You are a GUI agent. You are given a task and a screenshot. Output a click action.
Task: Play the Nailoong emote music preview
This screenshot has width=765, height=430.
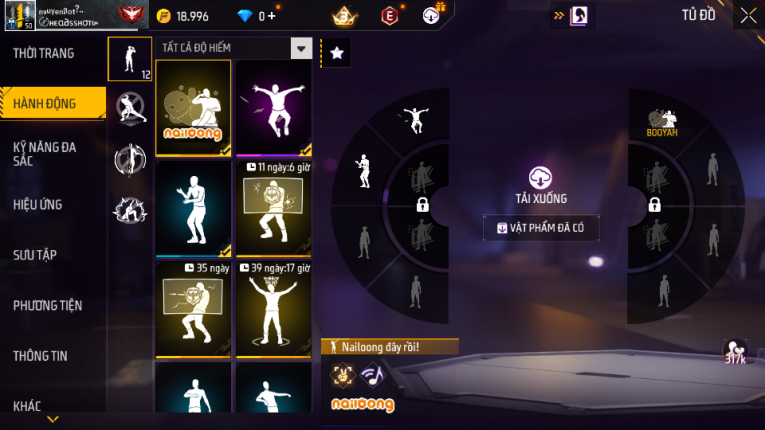click(372, 376)
